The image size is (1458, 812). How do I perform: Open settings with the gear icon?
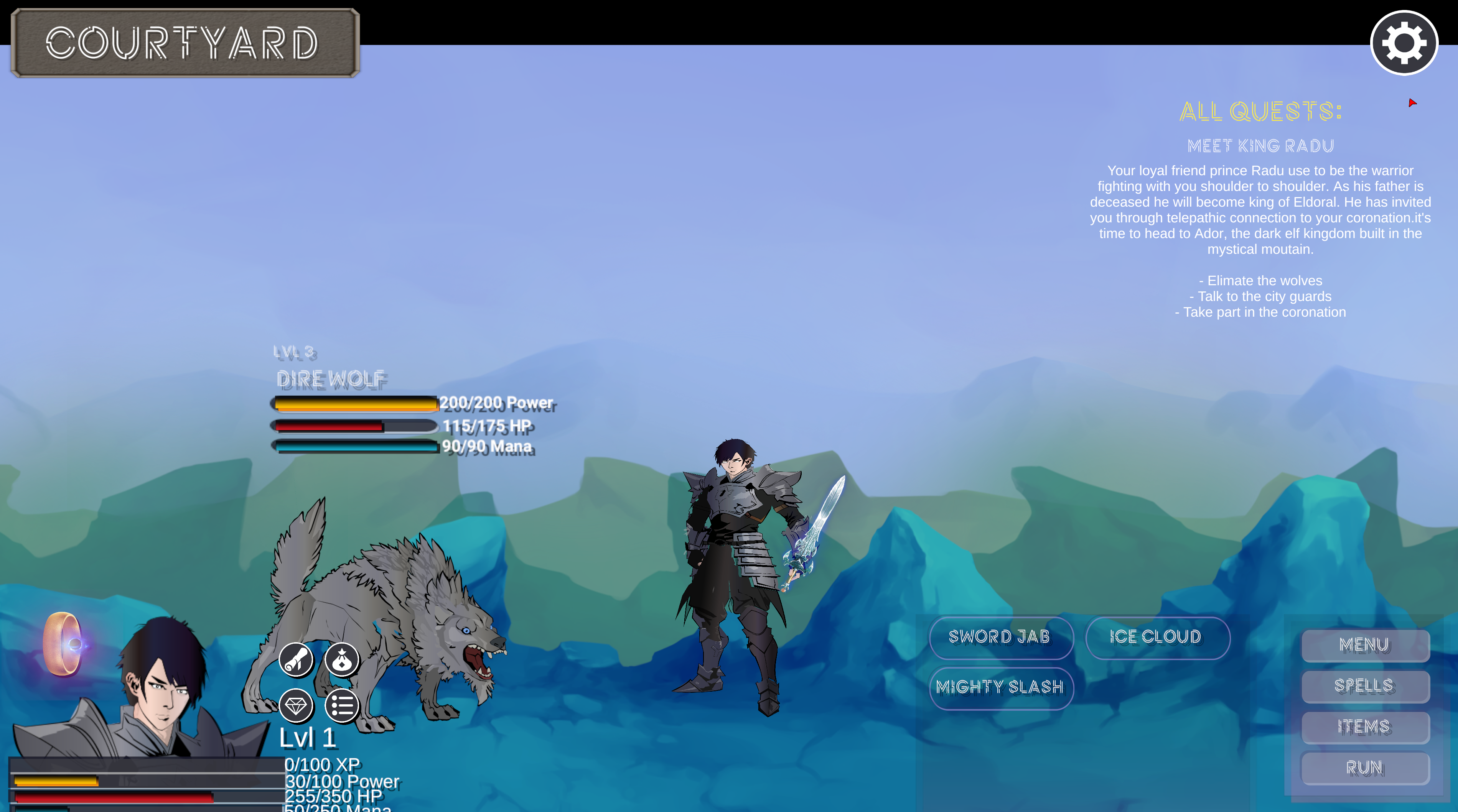pyautogui.click(x=1404, y=43)
